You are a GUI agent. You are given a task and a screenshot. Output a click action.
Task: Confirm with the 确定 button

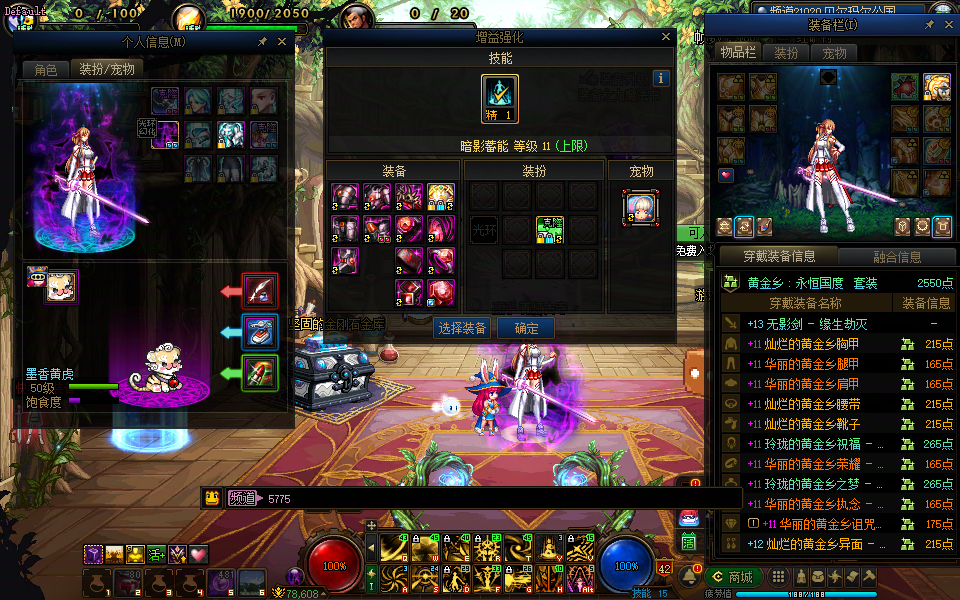(x=526, y=328)
